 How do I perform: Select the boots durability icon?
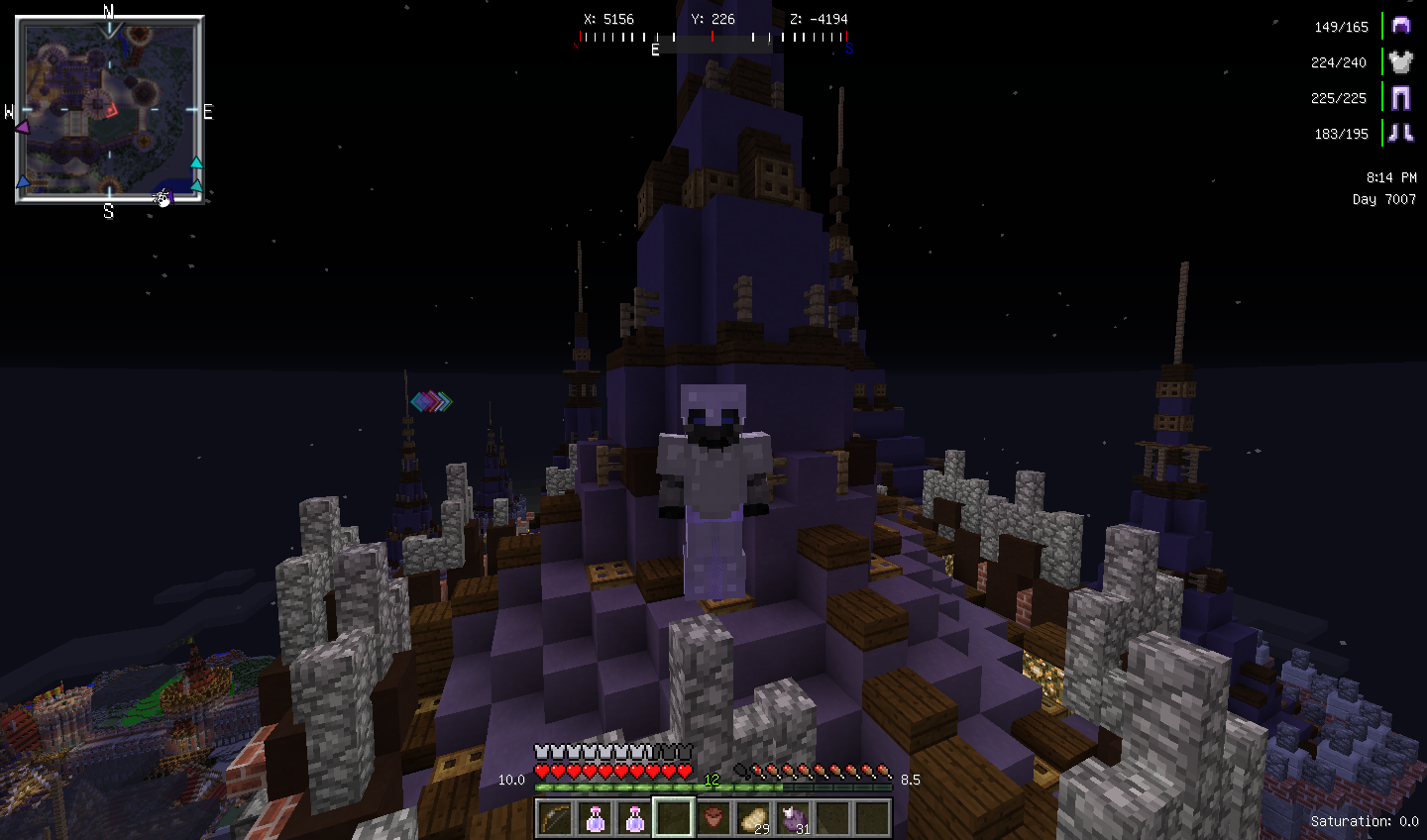click(1400, 133)
